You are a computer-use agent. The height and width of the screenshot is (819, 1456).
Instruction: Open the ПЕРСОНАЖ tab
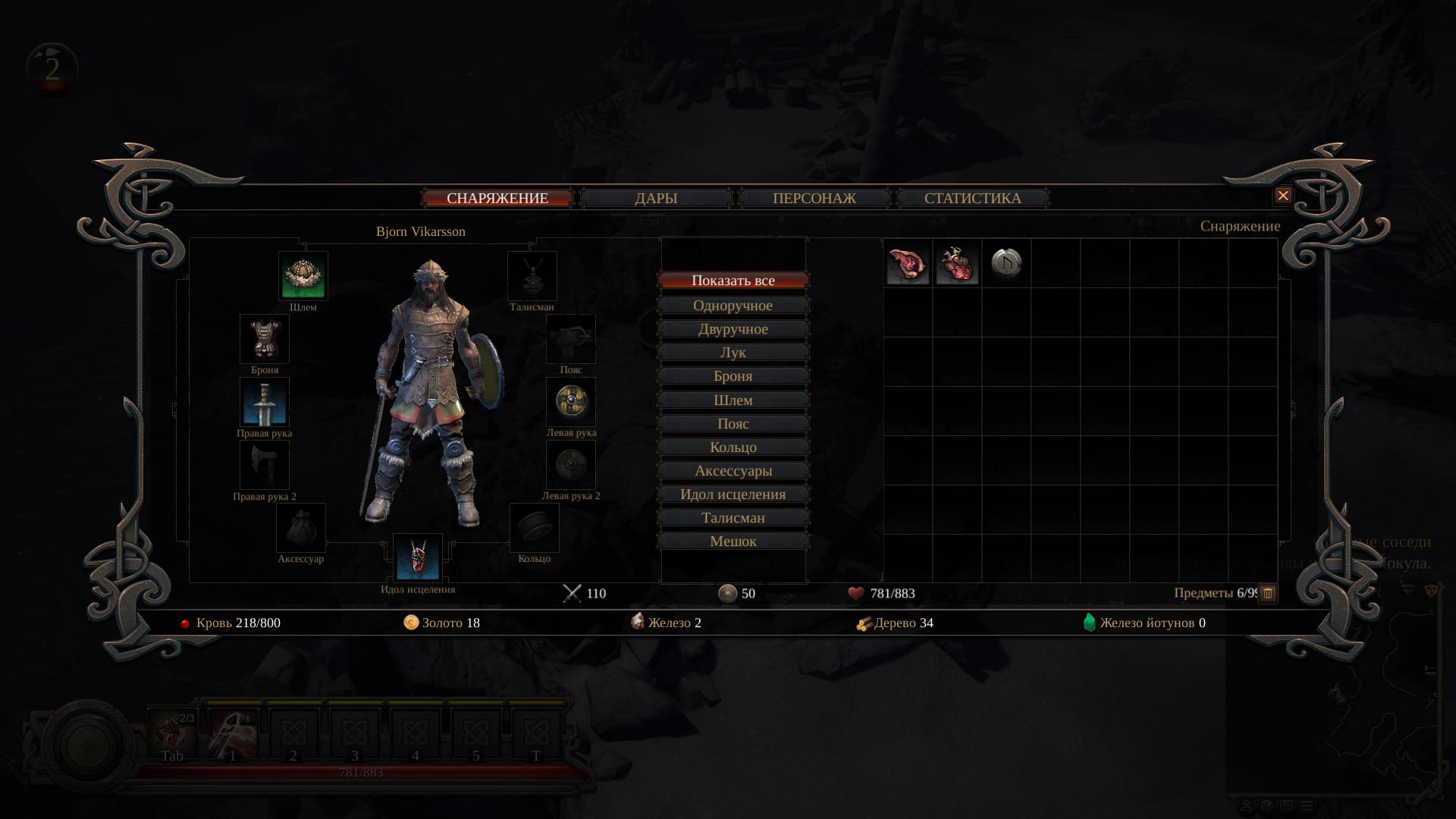click(814, 199)
